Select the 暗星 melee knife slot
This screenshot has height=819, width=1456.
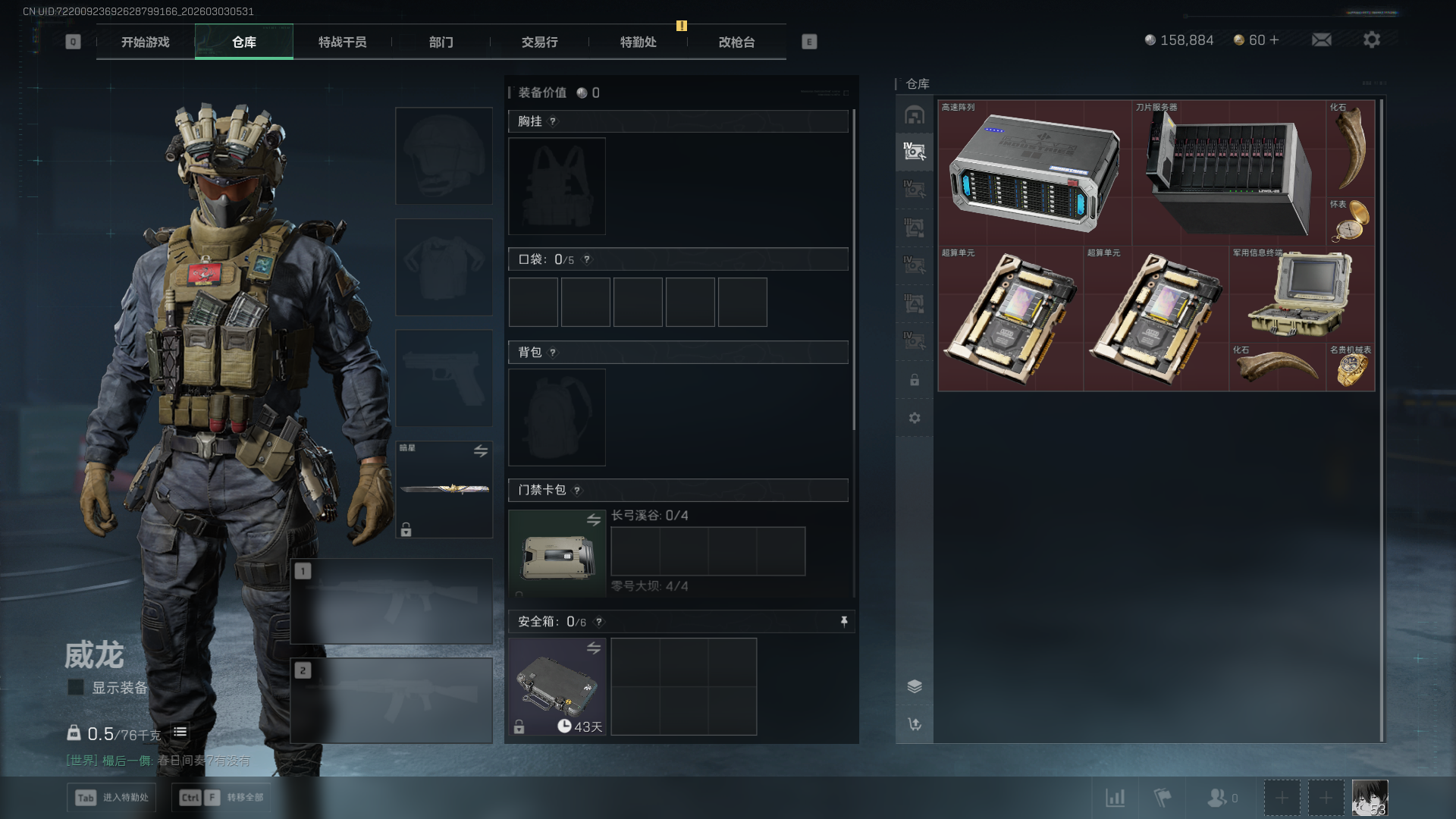pos(444,489)
